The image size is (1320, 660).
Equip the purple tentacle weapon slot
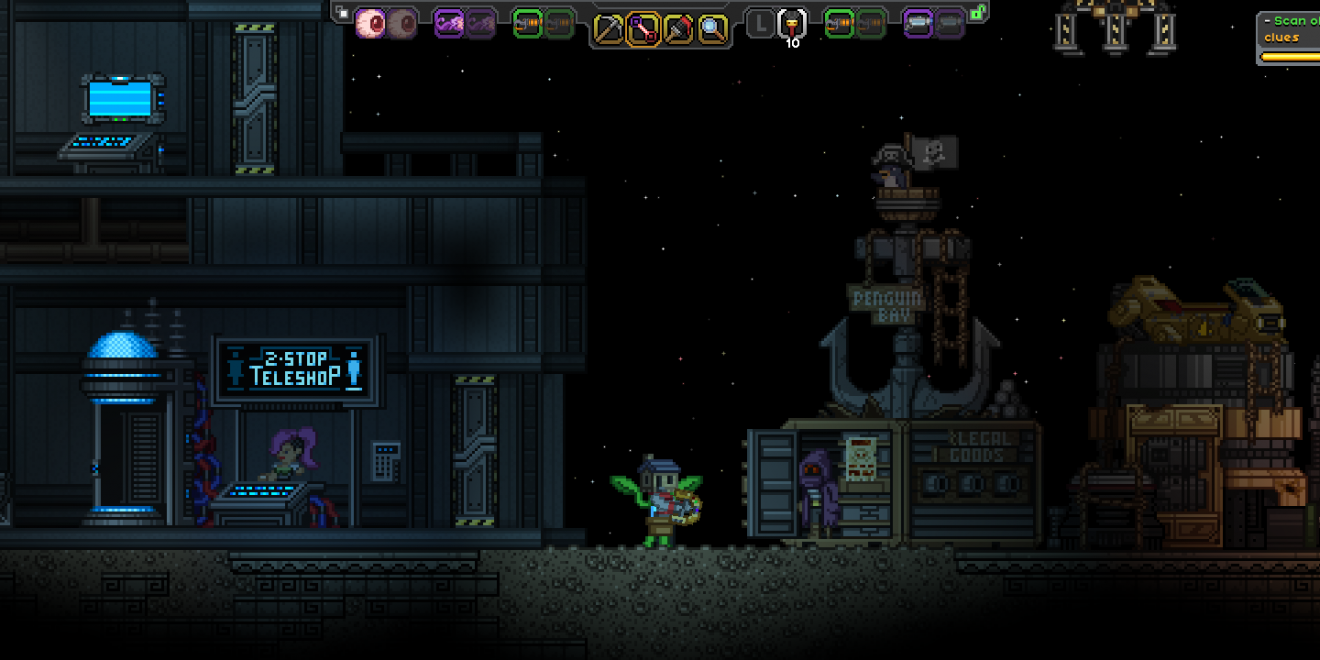pos(449,23)
